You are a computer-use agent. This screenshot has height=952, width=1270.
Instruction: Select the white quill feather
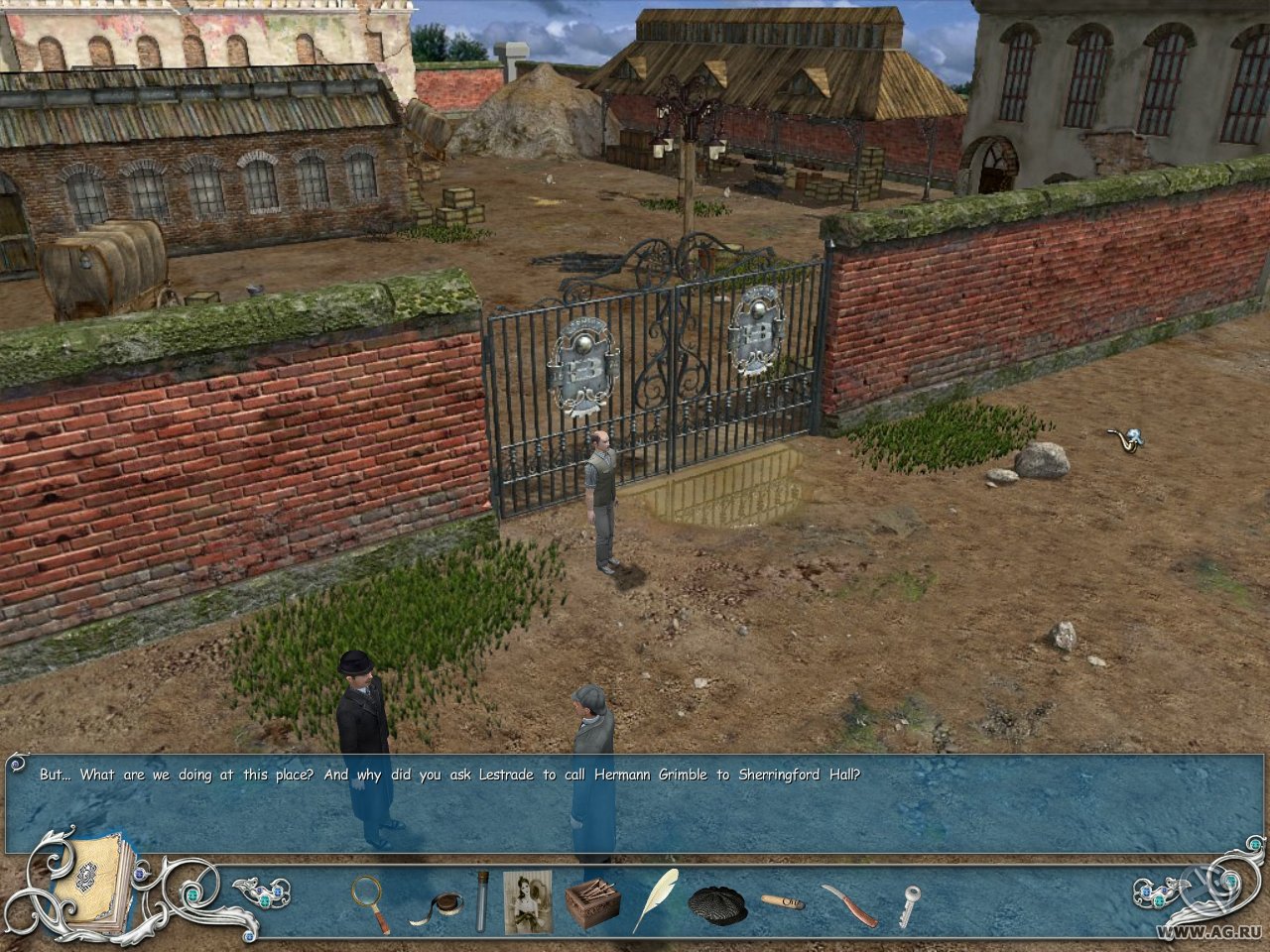coord(658,897)
